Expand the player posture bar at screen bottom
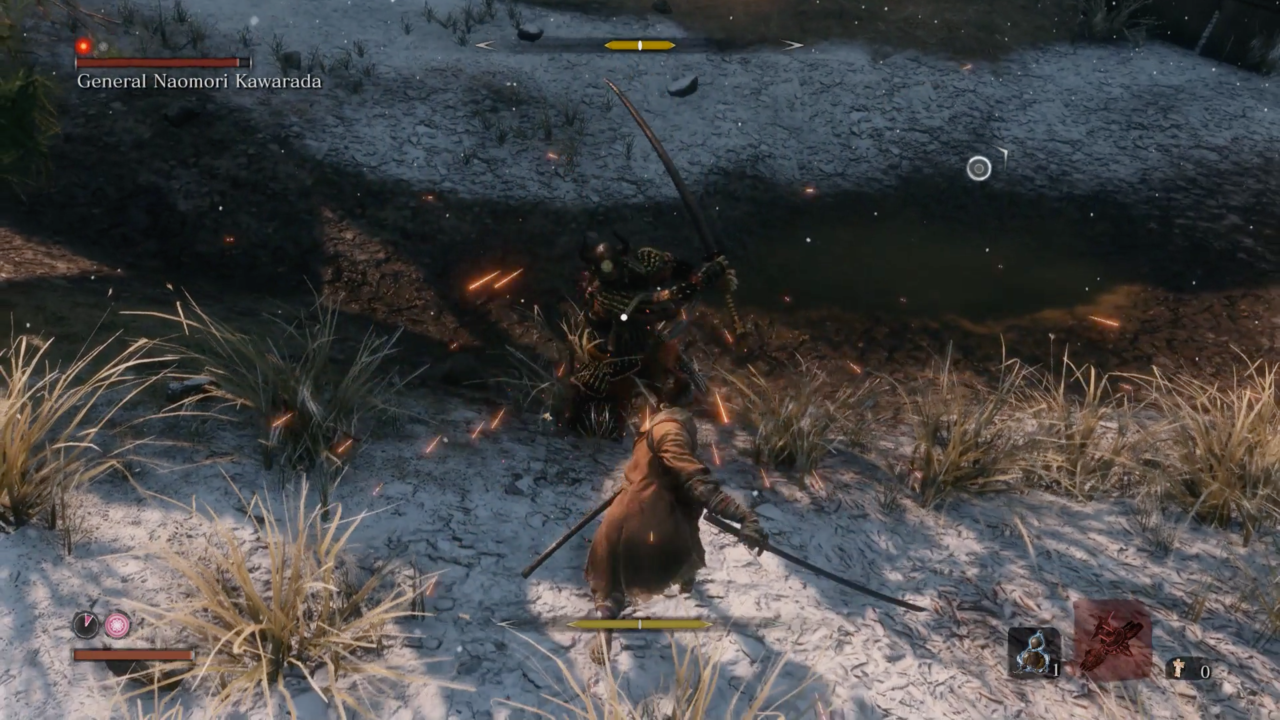The height and width of the screenshot is (720, 1280). click(x=638, y=623)
